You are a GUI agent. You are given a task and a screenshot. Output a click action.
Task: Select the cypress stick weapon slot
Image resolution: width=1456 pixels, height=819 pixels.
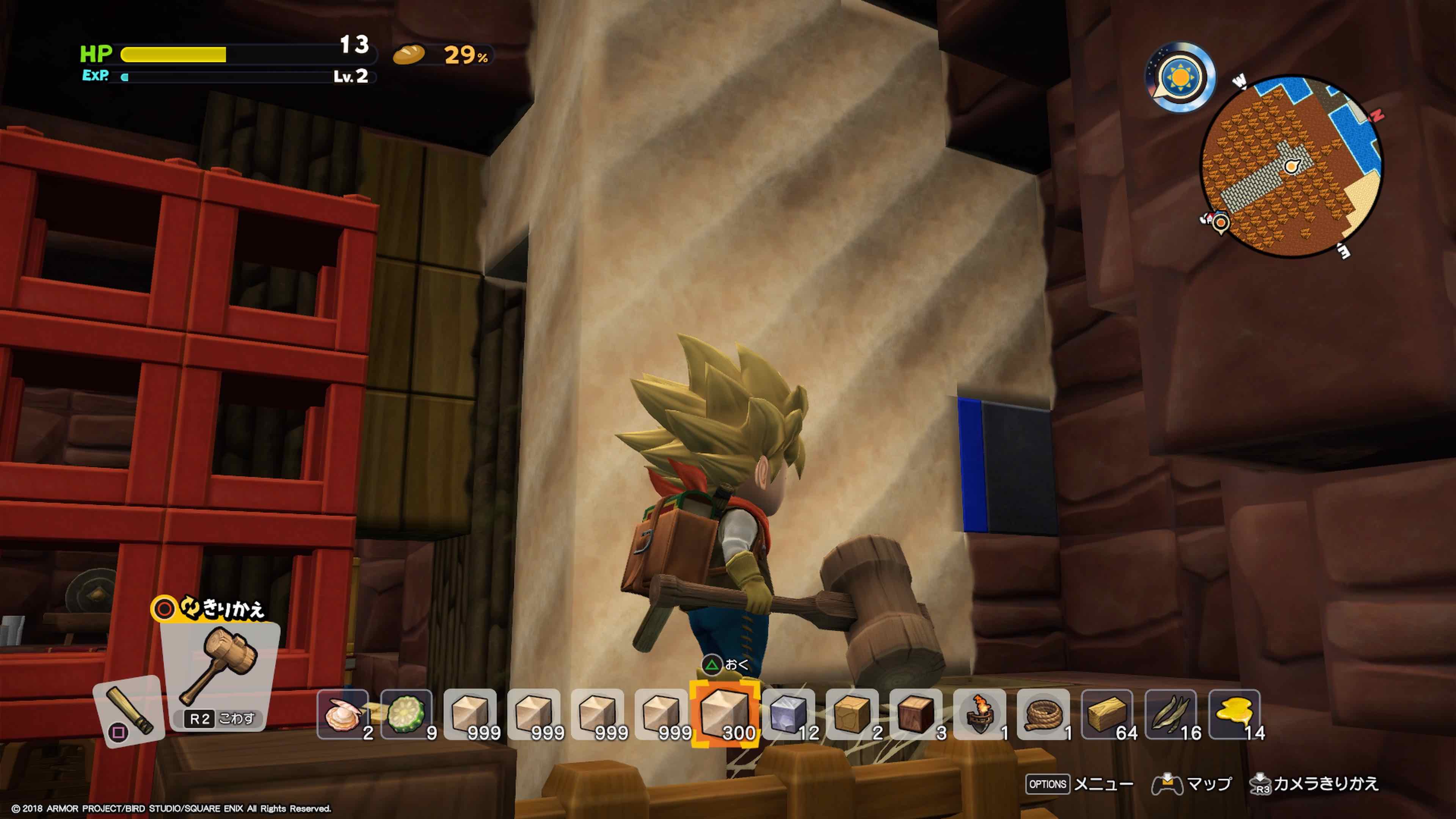[x=129, y=710]
